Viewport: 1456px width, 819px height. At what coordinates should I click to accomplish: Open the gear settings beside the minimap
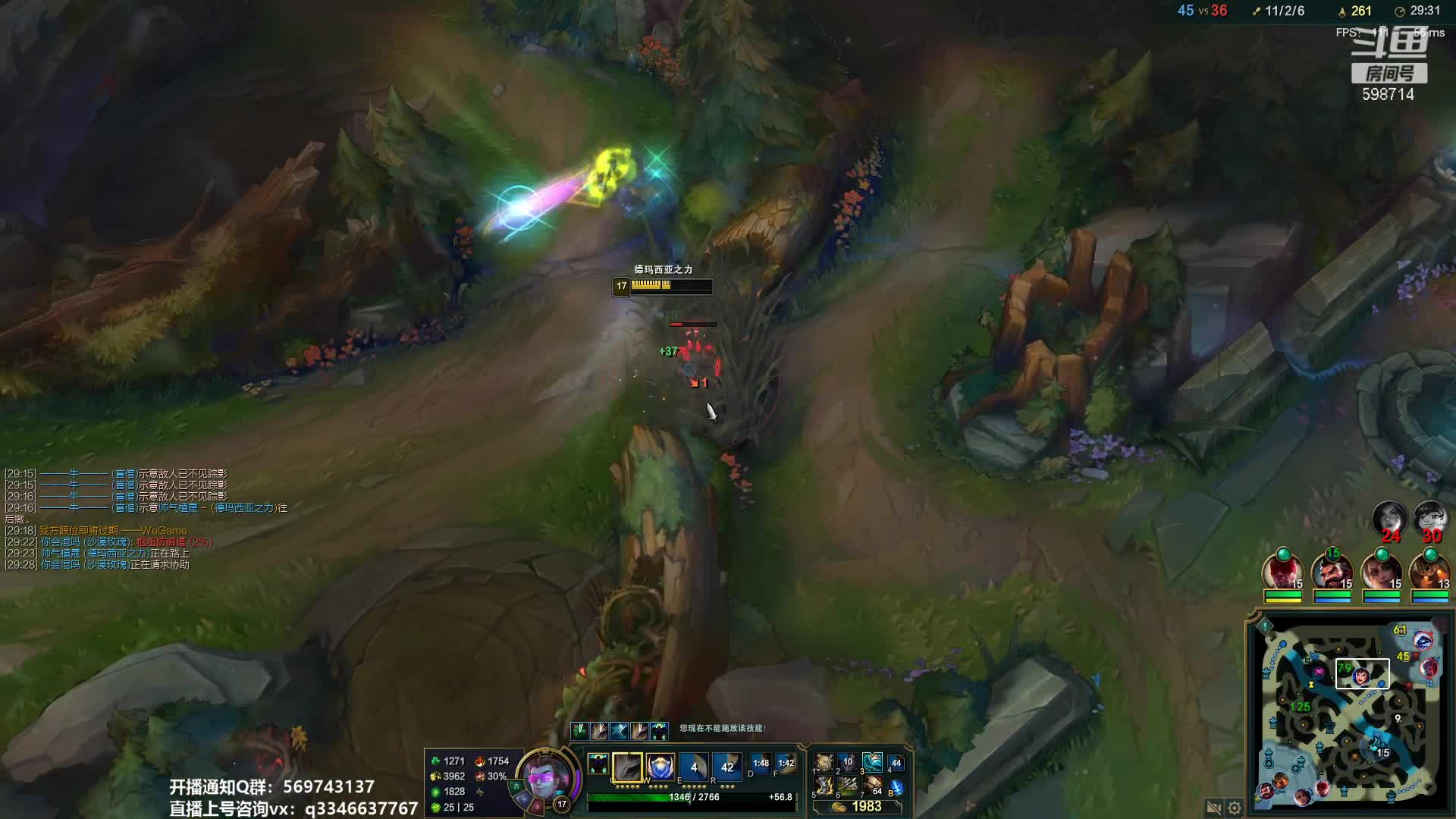pos(1235,808)
